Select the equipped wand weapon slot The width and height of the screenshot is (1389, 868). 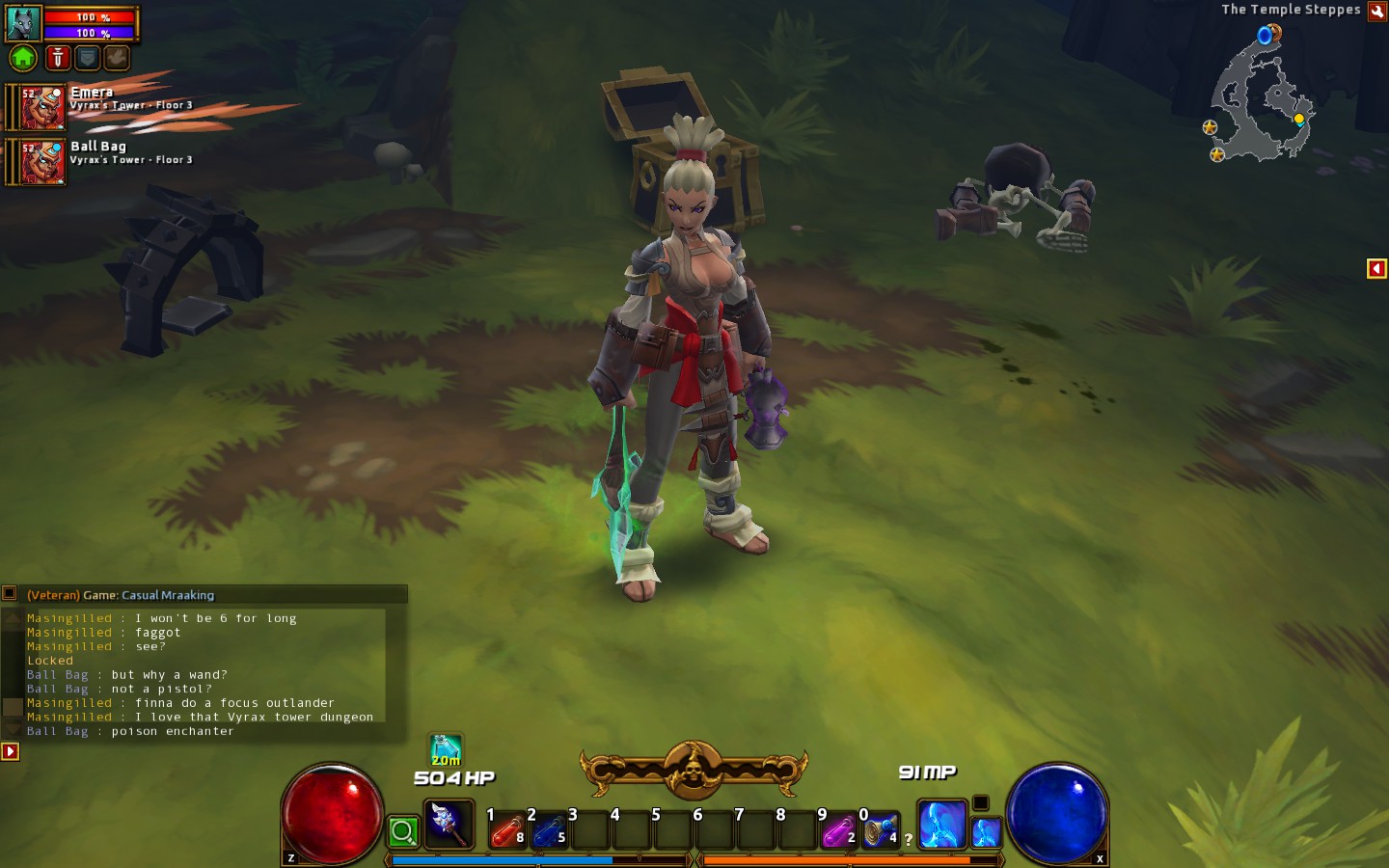pos(448,825)
